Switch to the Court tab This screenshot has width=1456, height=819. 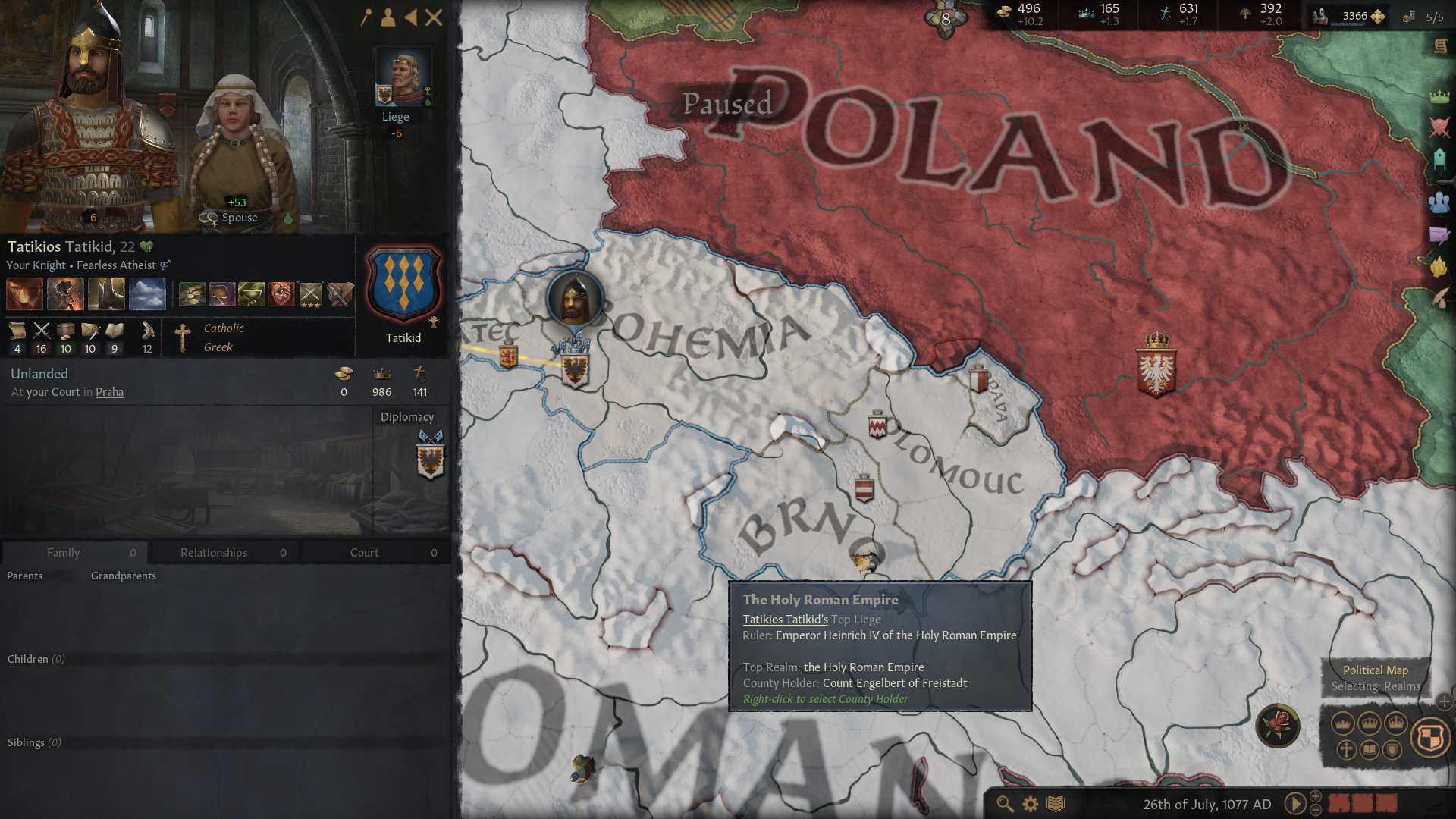click(364, 552)
